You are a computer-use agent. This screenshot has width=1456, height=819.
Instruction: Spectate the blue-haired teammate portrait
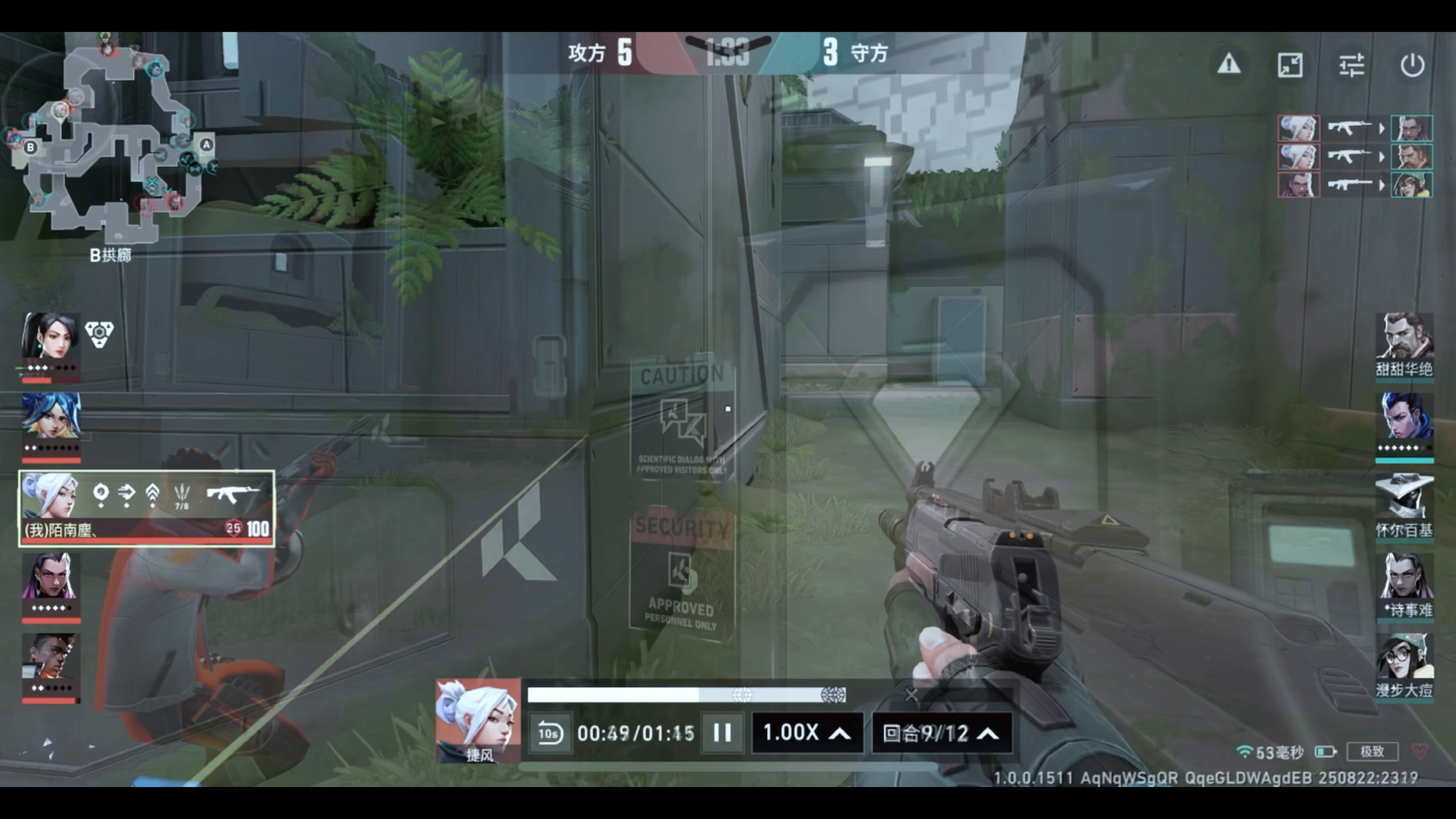tap(51, 417)
